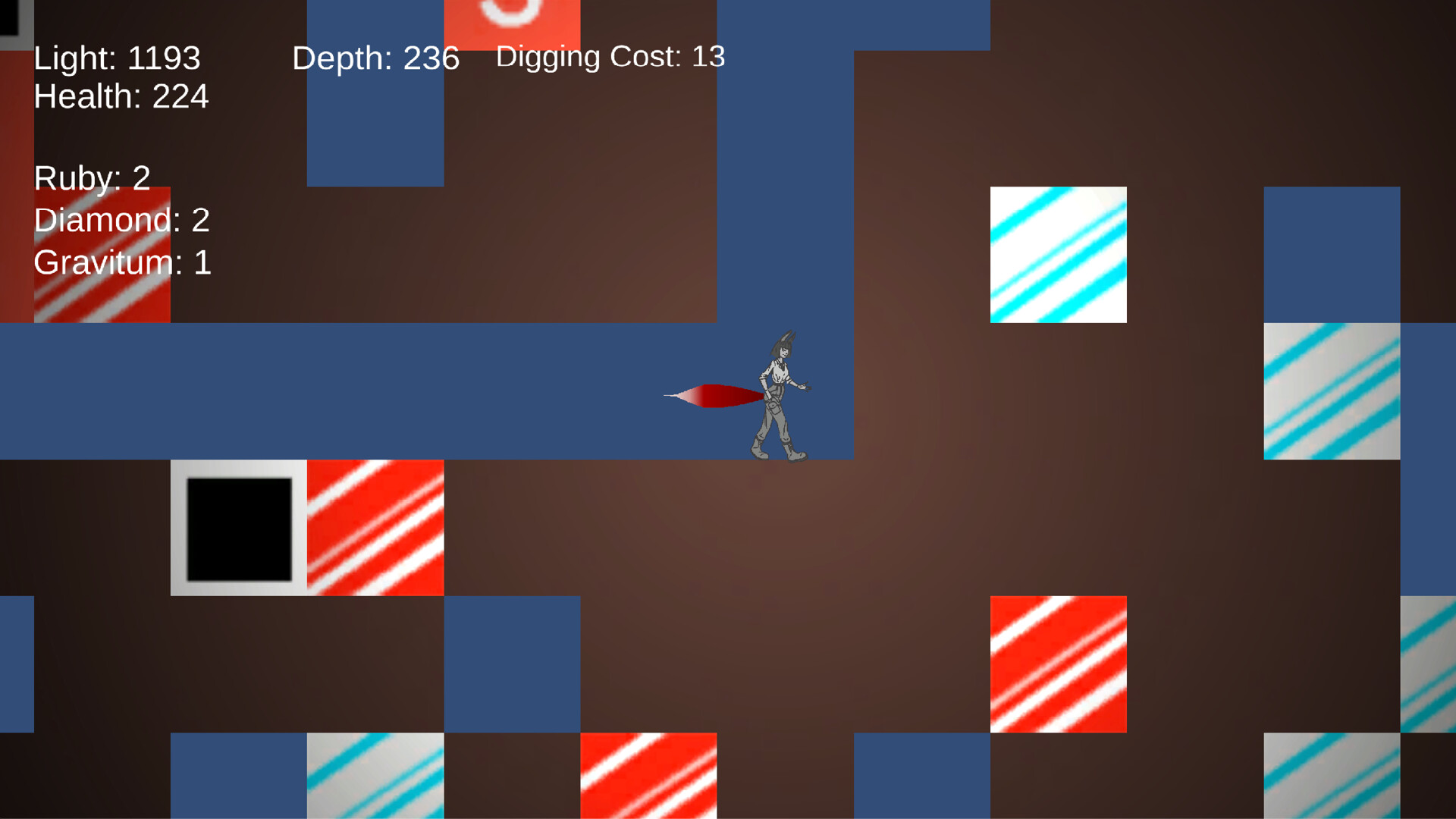Click the Gravitum: 1 counter
The height and width of the screenshot is (819, 1456).
[x=123, y=263]
